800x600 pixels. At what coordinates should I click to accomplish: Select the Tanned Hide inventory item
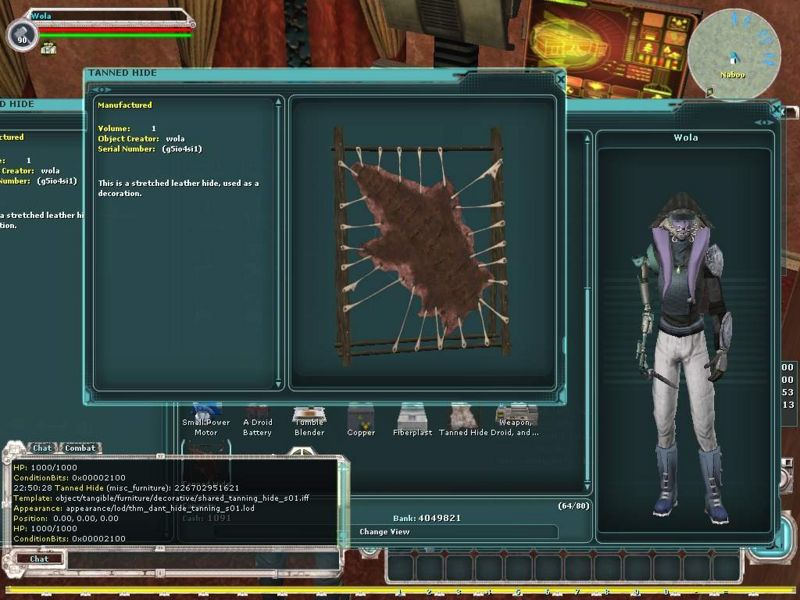click(x=464, y=417)
